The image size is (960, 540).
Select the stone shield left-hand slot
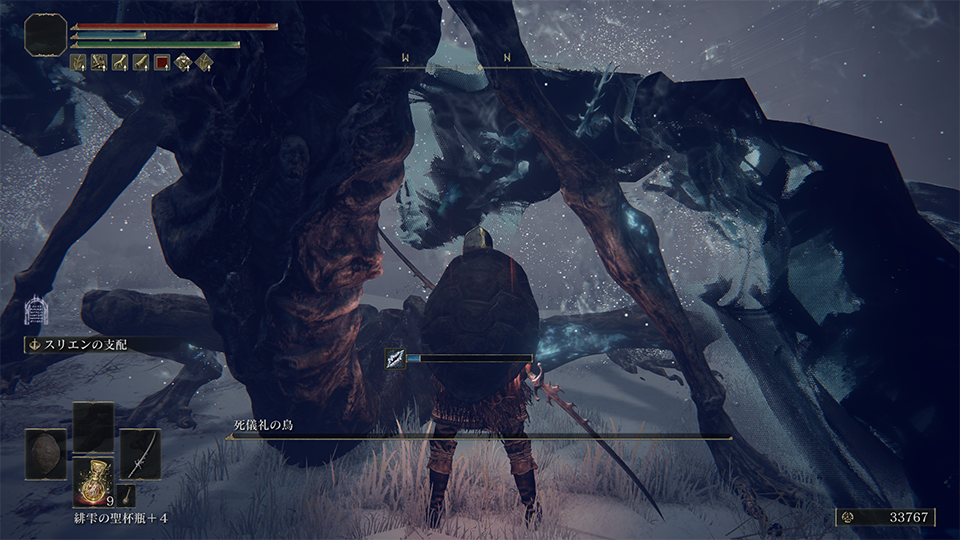pos(46,453)
